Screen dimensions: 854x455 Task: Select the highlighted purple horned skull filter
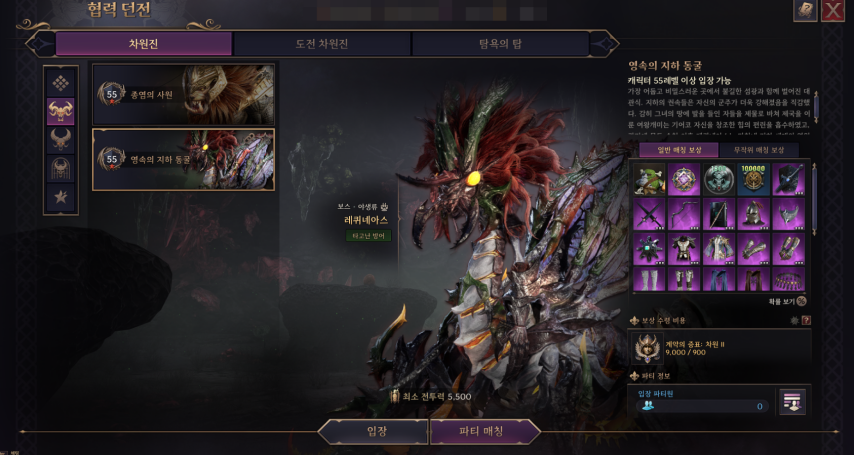point(61,111)
